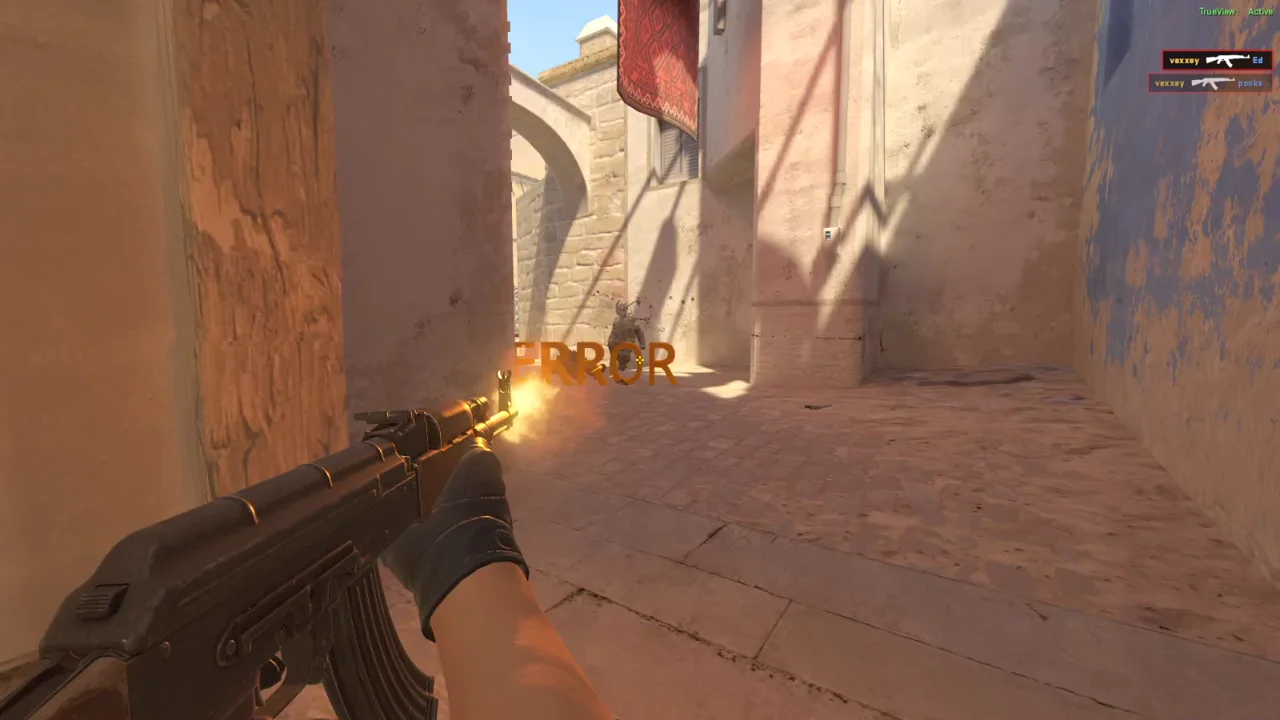Select the killfeed name pooks
Screen dimensions: 1280x720
[x=1251, y=83]
